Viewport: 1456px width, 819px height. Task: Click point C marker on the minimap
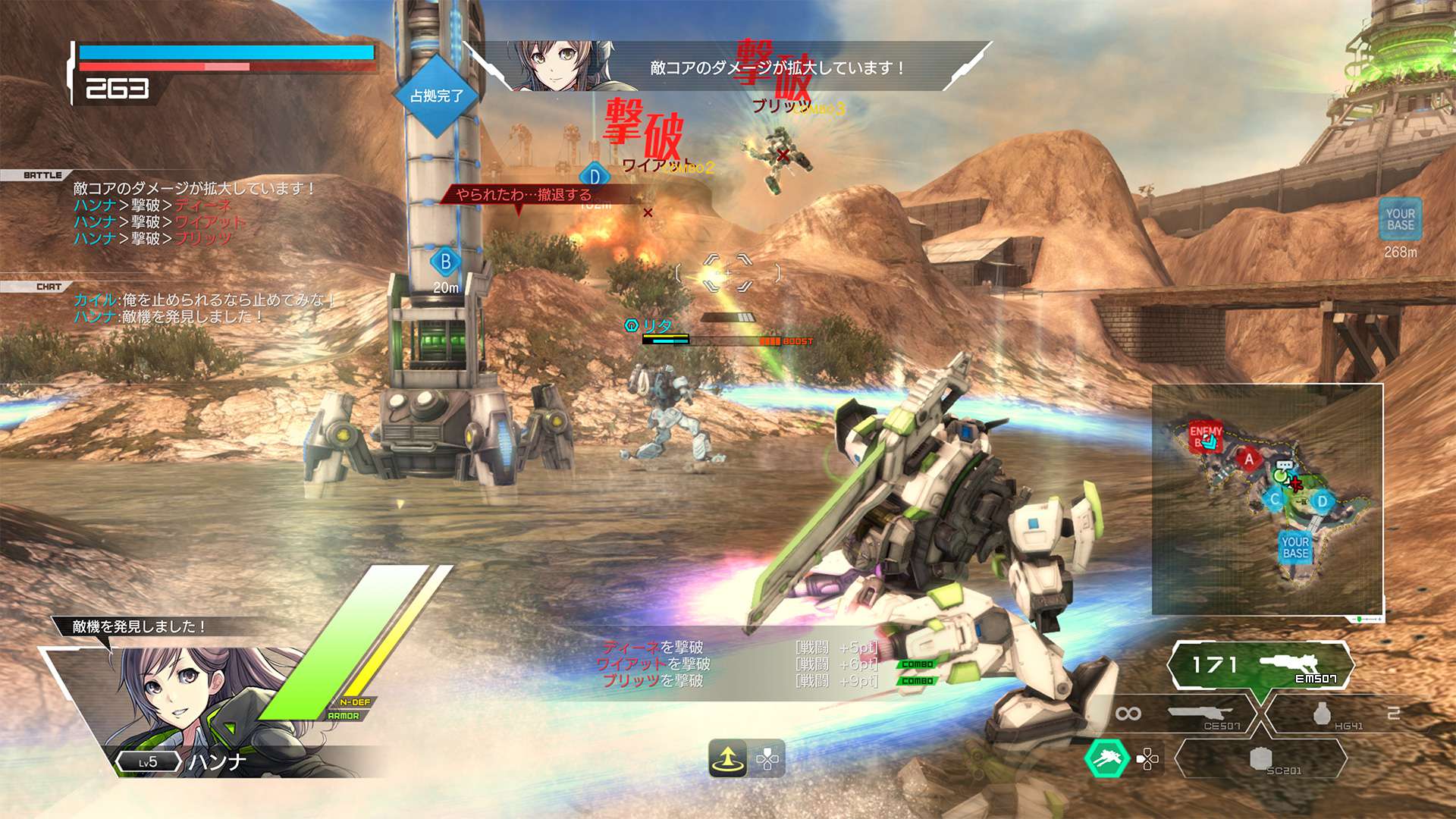(x=1275, y=499)
